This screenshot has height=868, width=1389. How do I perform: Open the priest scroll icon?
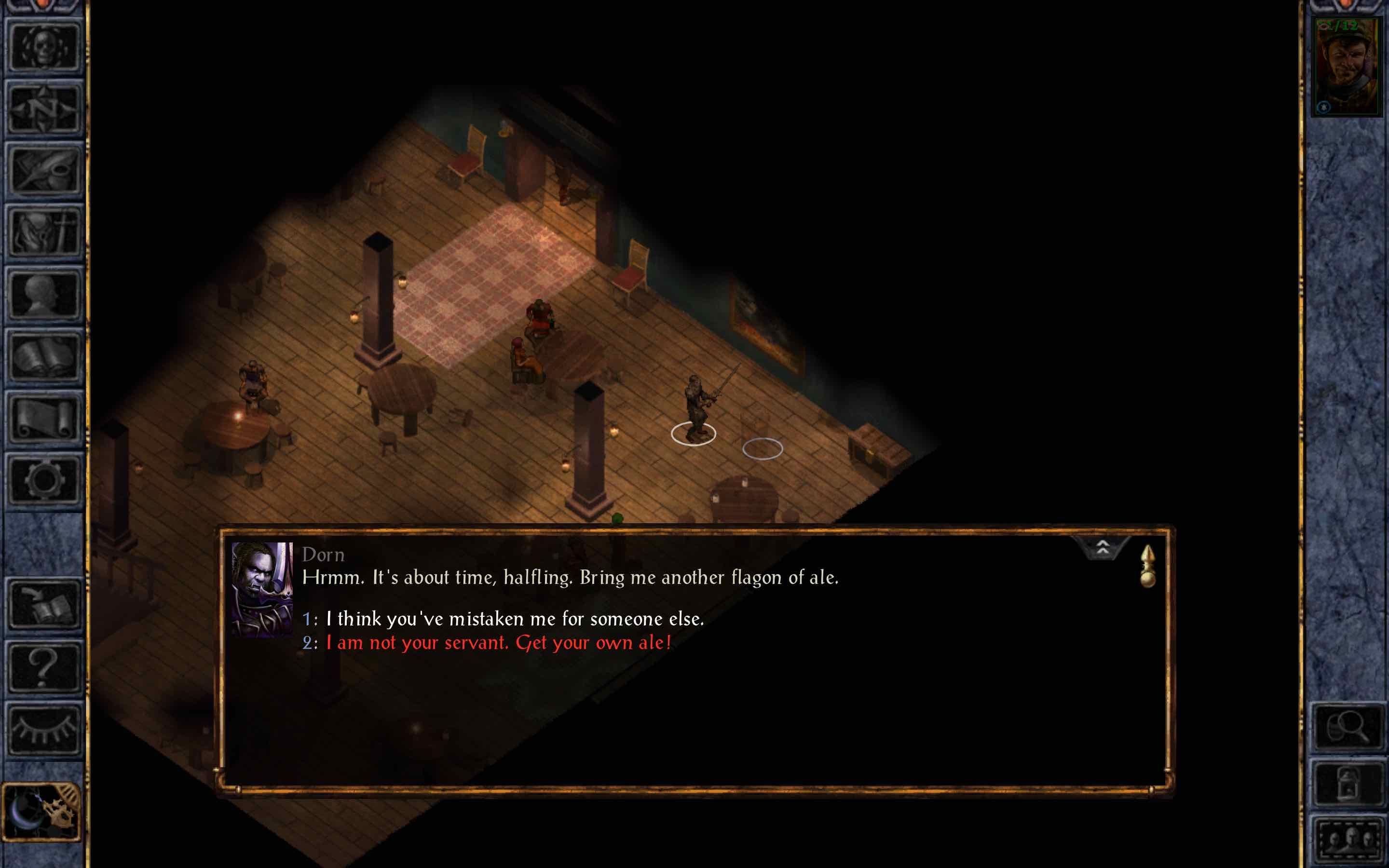43,419
